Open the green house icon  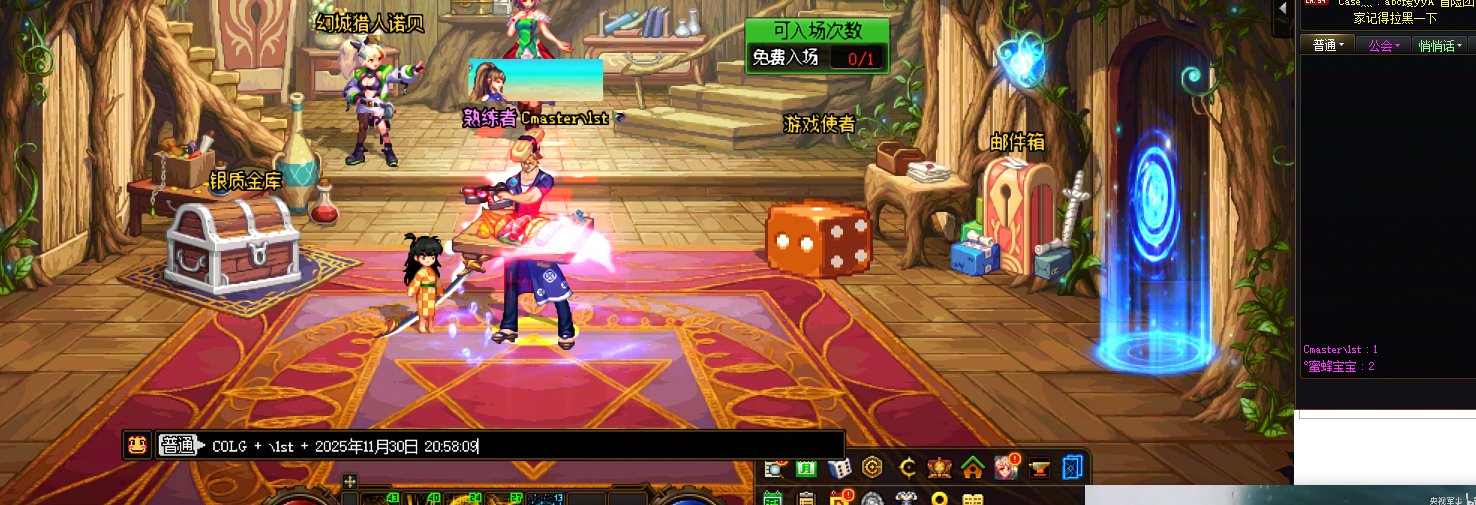point(972,467)
